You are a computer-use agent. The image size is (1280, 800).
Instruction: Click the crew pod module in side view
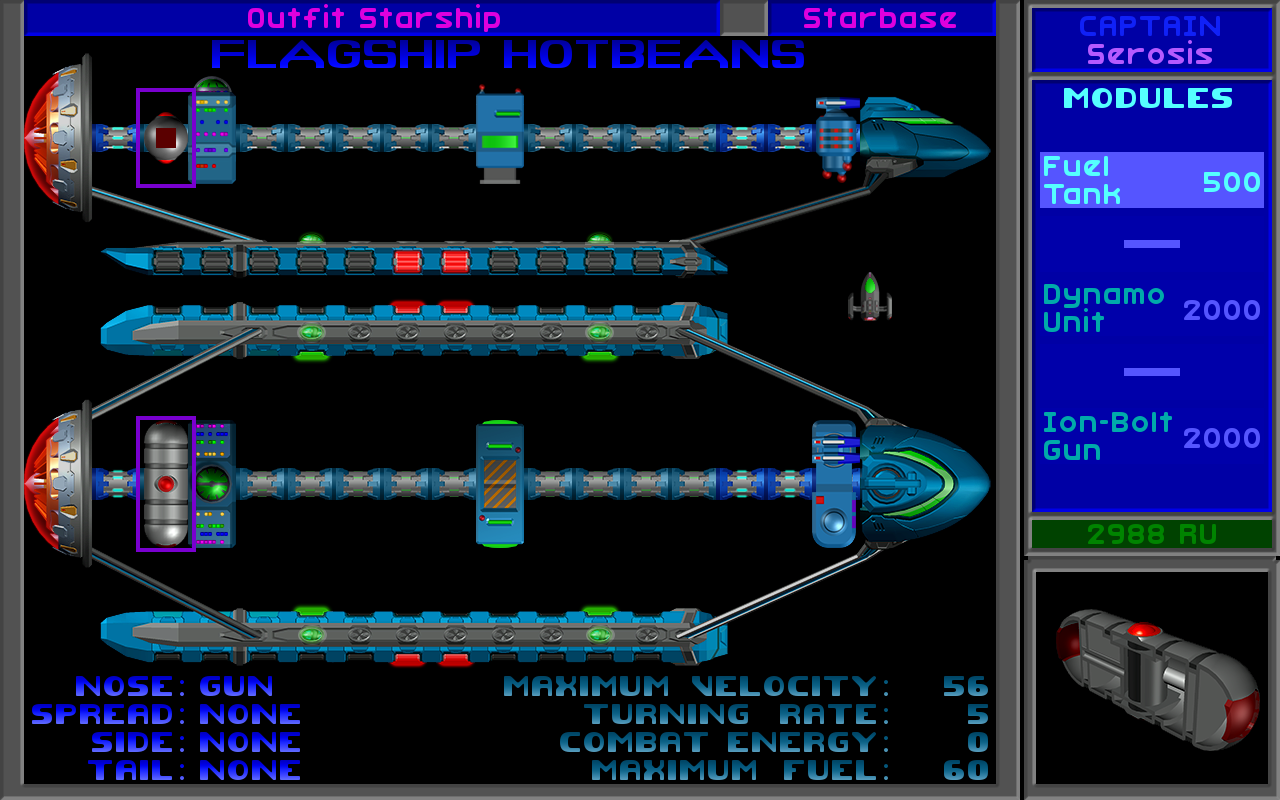tap(500, 137)
